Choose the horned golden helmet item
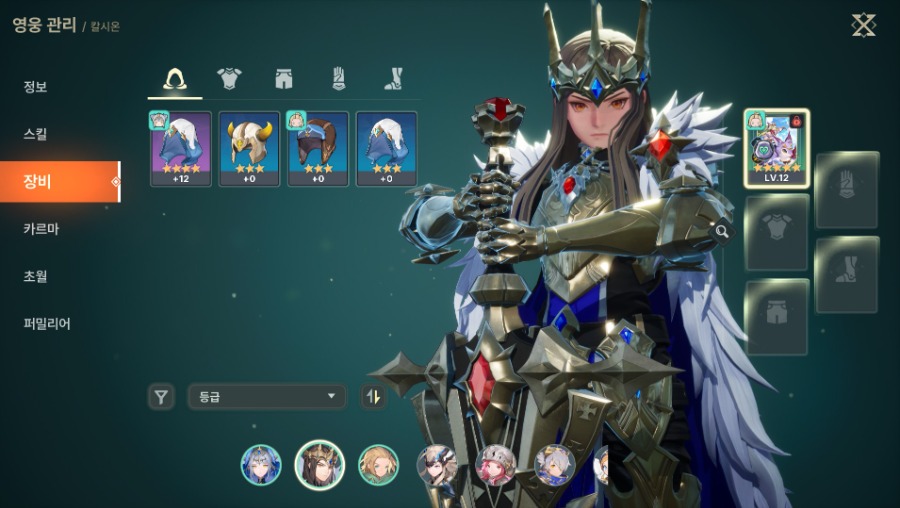900x508 pixels. tap(249, 148)
